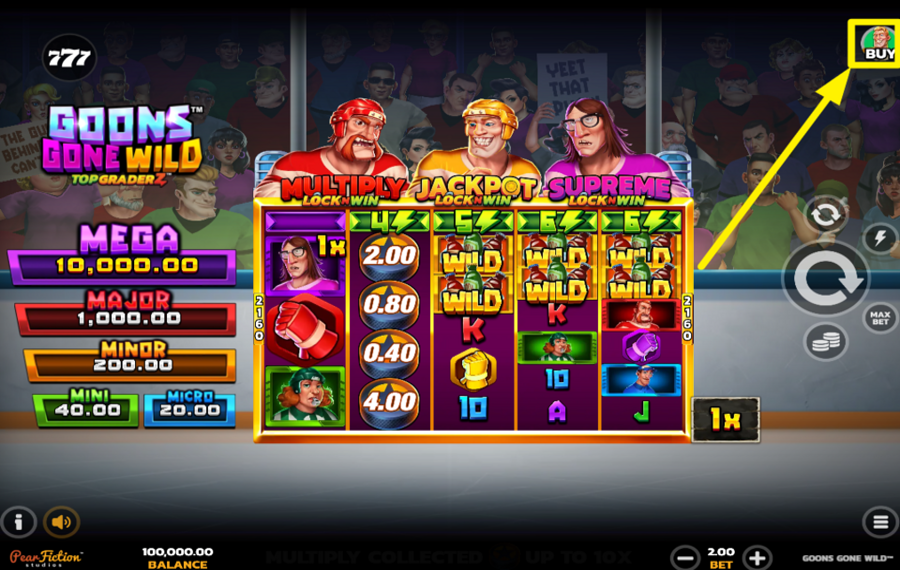This screenshot has height=570, width=900.
Task: Show the game info page
Action: (x=19, y=522)
